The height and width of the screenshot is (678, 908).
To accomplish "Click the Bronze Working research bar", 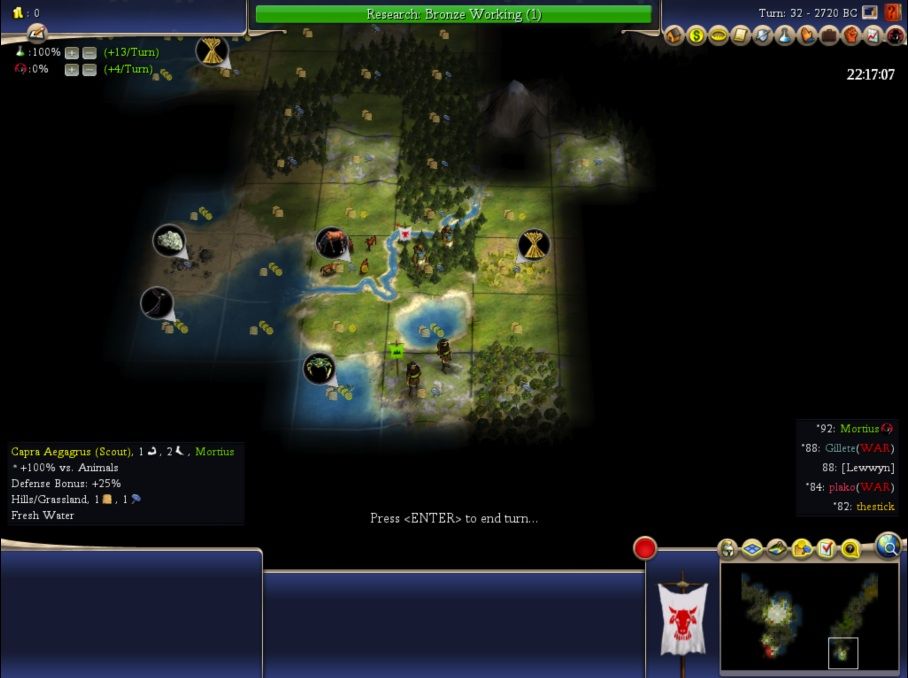I will [453, 14].
